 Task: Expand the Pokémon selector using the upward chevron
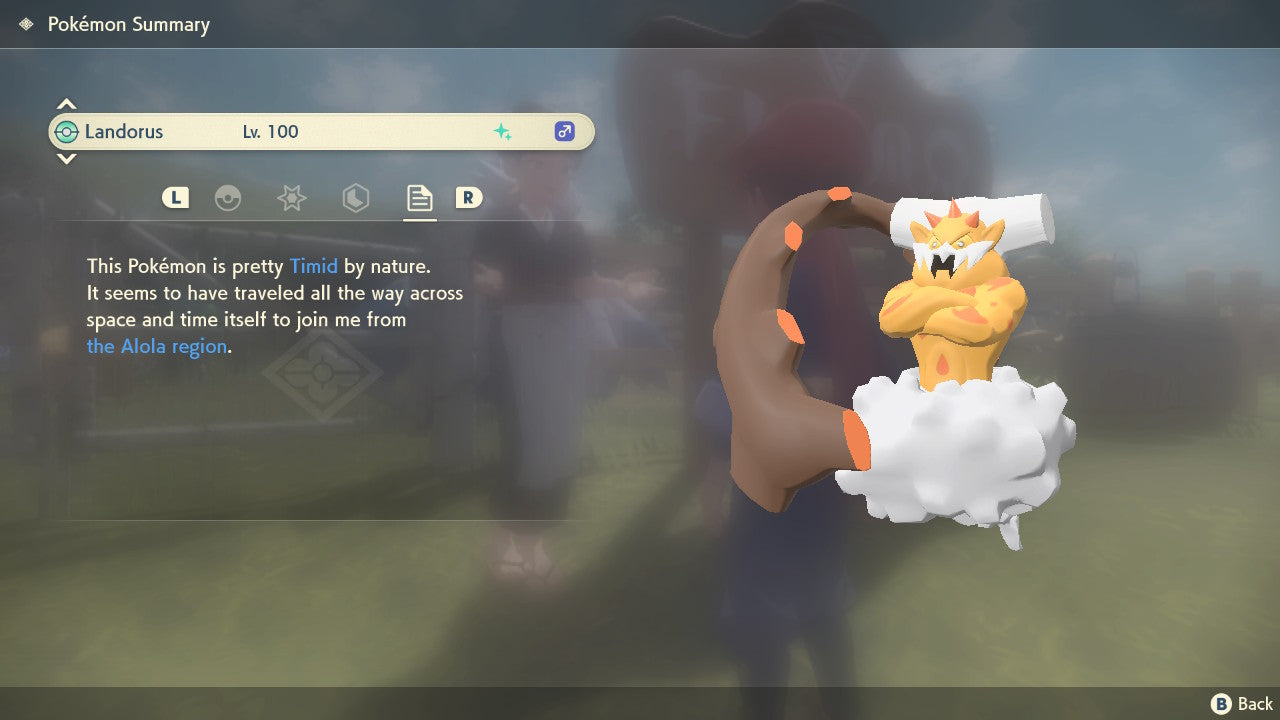pyautogui.click(x=66, y=103)
